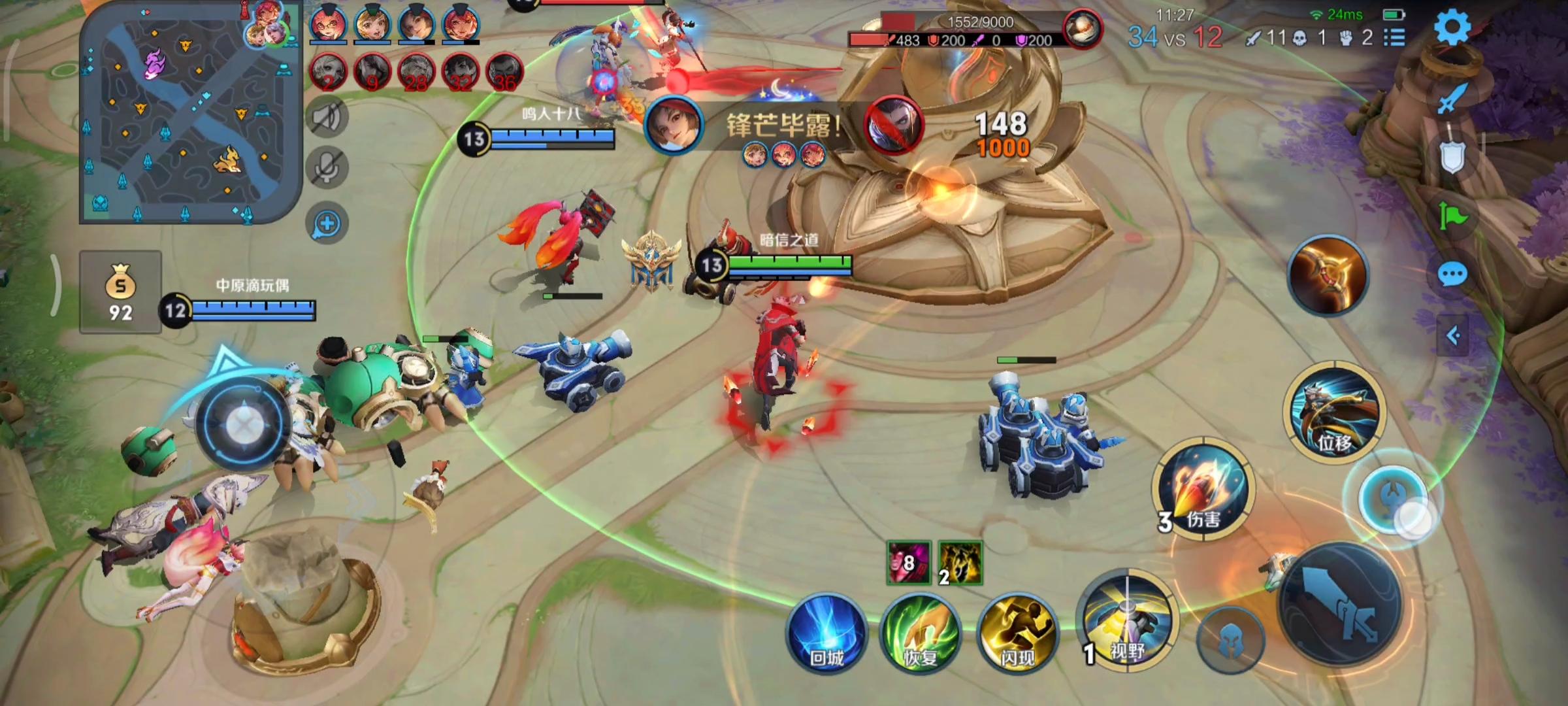Toggle the muted microphone button
Screen dimensions: 1568x706
tap(327, 169)
